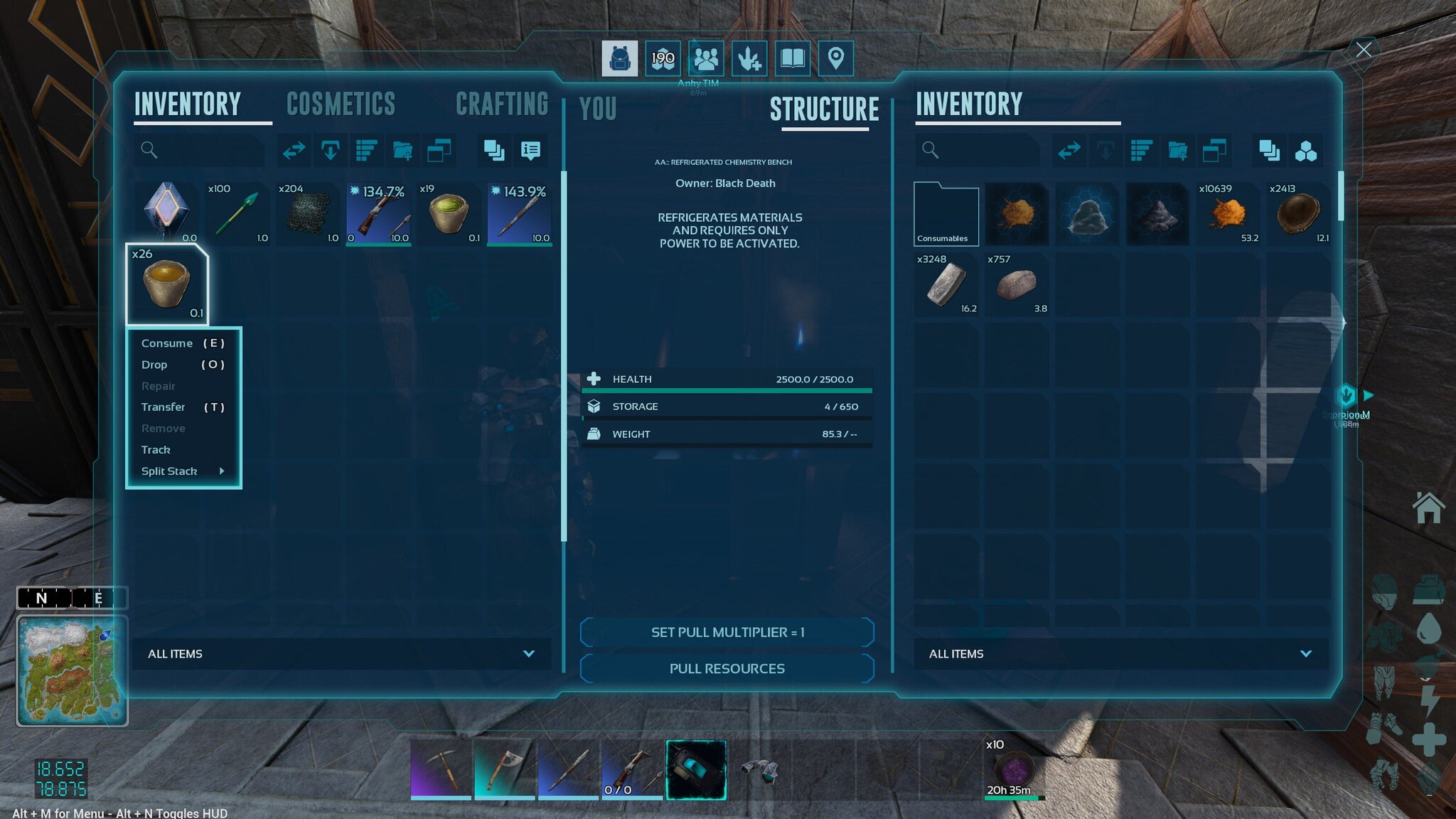This screenshot has height=819, width=1456.
Task: Open the structure's All Items filter dropdown
Action: click(1120, 653)
